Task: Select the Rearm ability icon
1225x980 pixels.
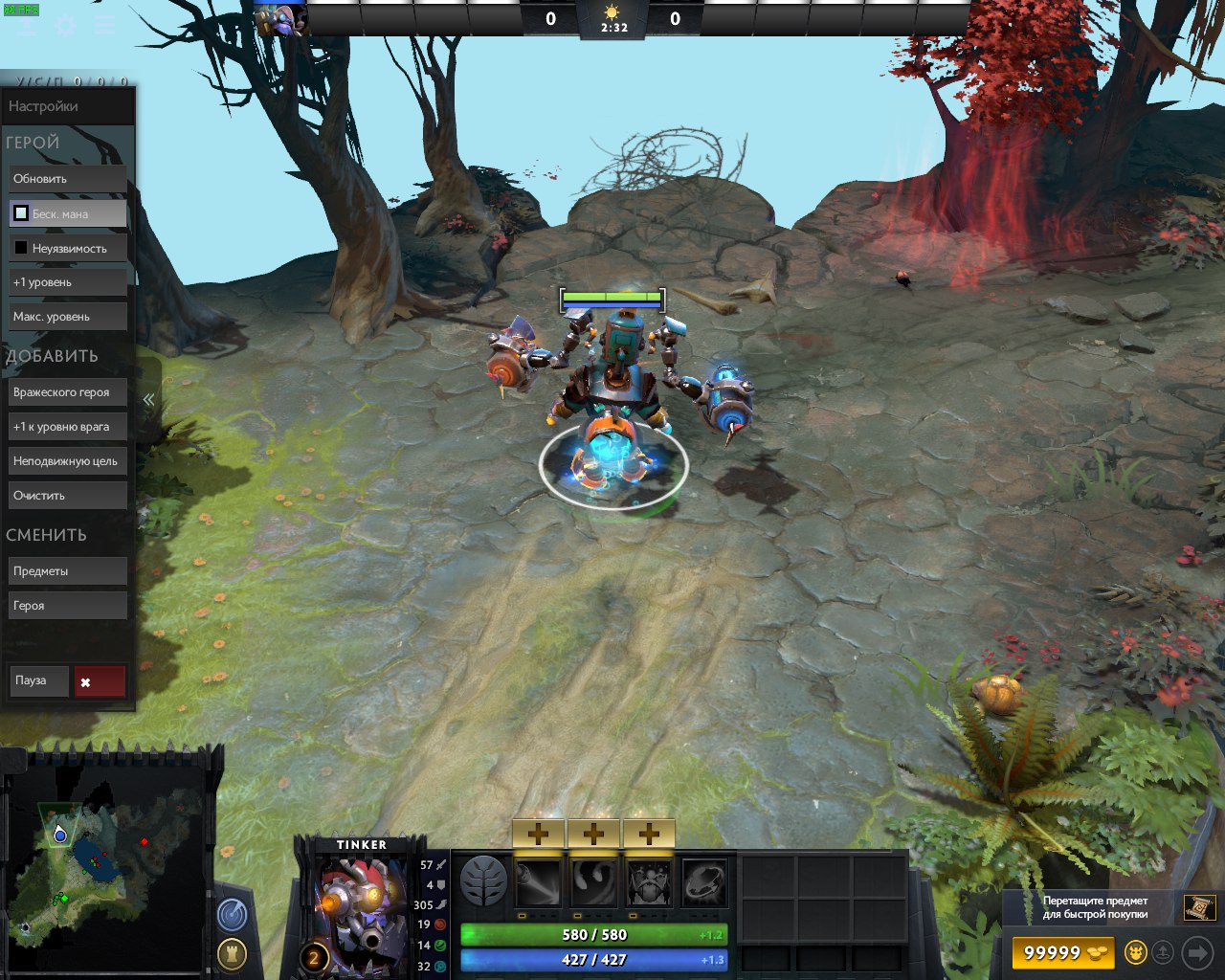Action: [x=704, y=882]
